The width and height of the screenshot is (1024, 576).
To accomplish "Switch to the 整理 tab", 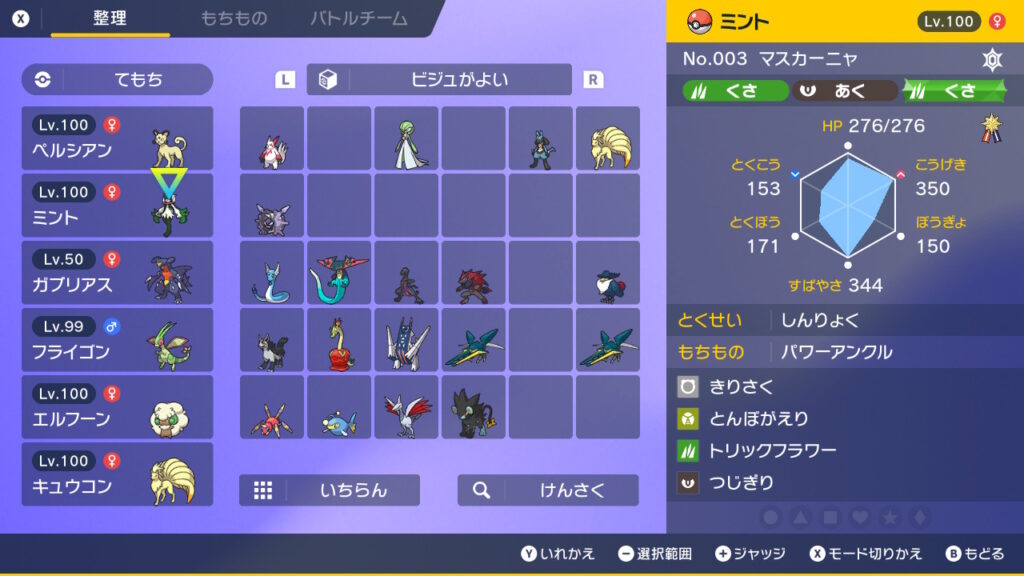I will [109, 19].
